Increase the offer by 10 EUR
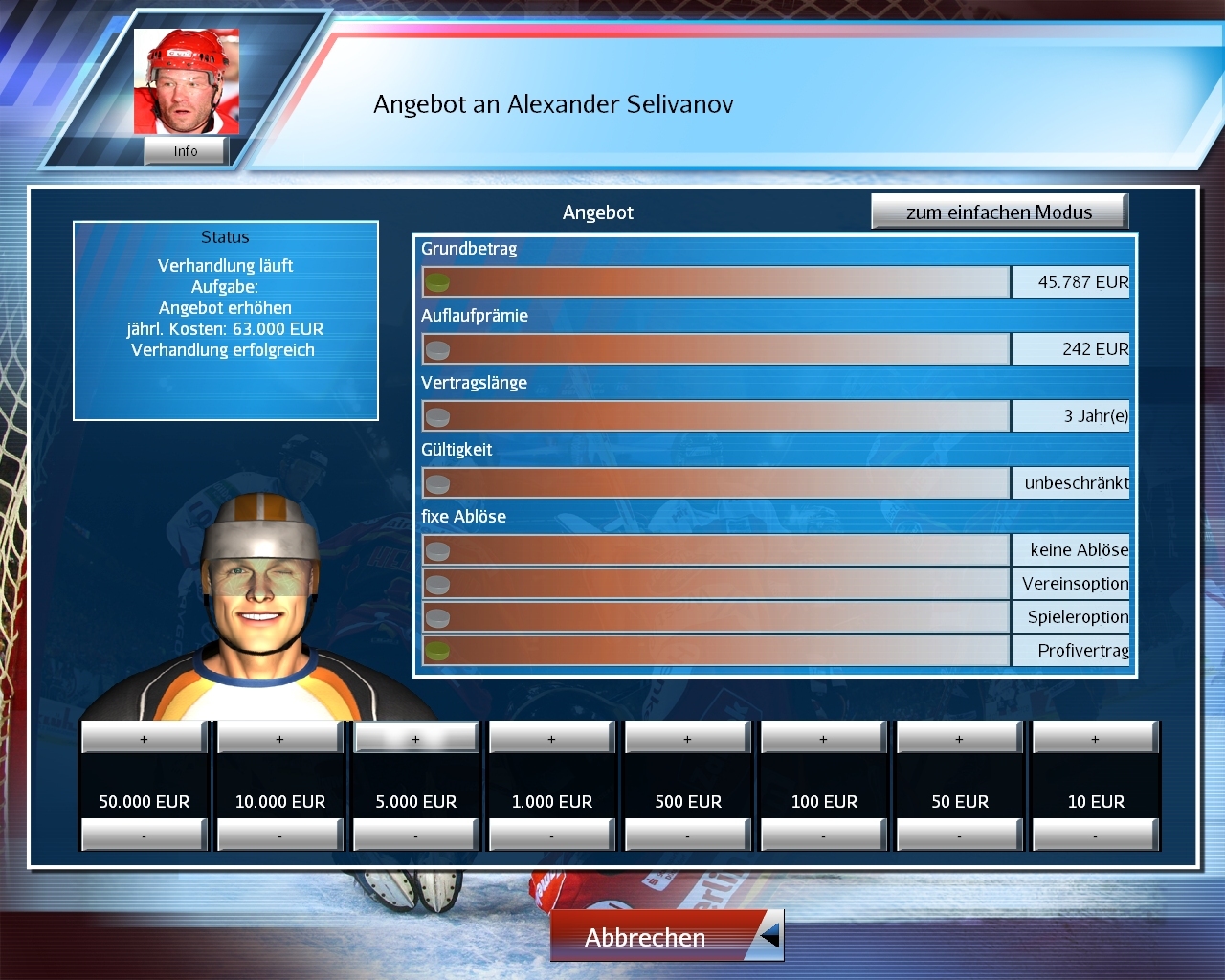Screen dimensions: 1225x980 (x=1096, y=739)
